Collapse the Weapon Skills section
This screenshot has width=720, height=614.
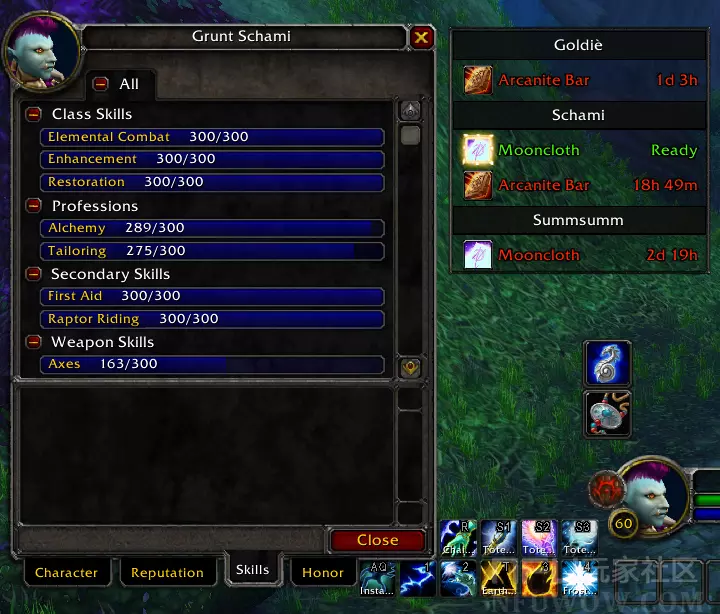[x=34, y=343]
